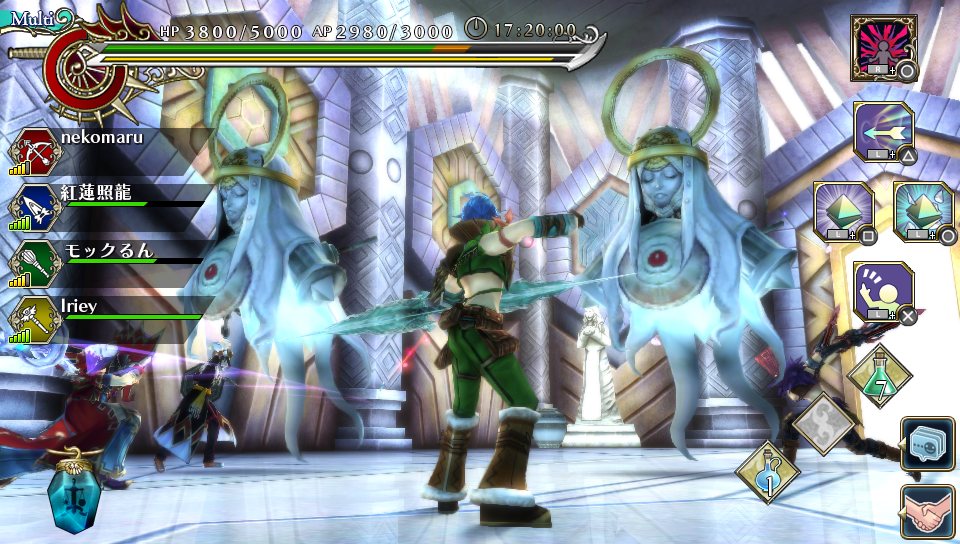This screenshot has height=544, width=960.
Task: Open the handshake gesture button
Action: (x=927, y=510)
